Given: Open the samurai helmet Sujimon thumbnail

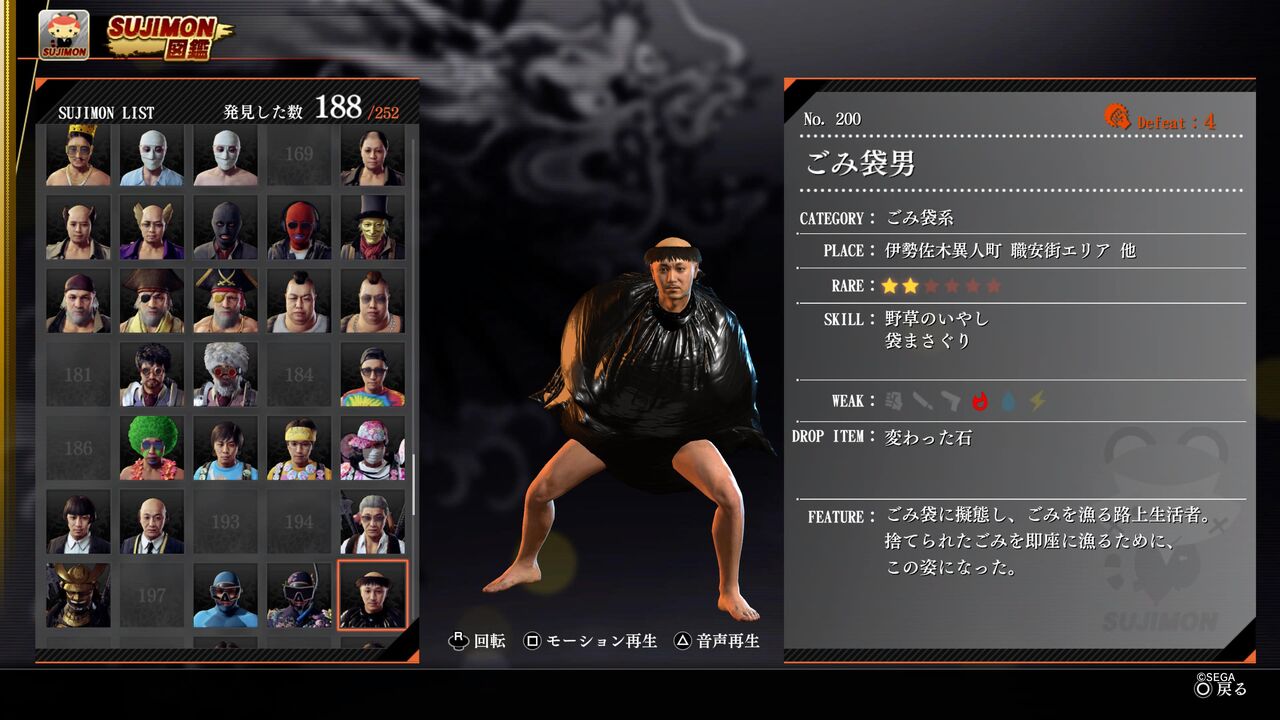Looking at the screenshot, I should pyautogui.click(x=78, y=595).
